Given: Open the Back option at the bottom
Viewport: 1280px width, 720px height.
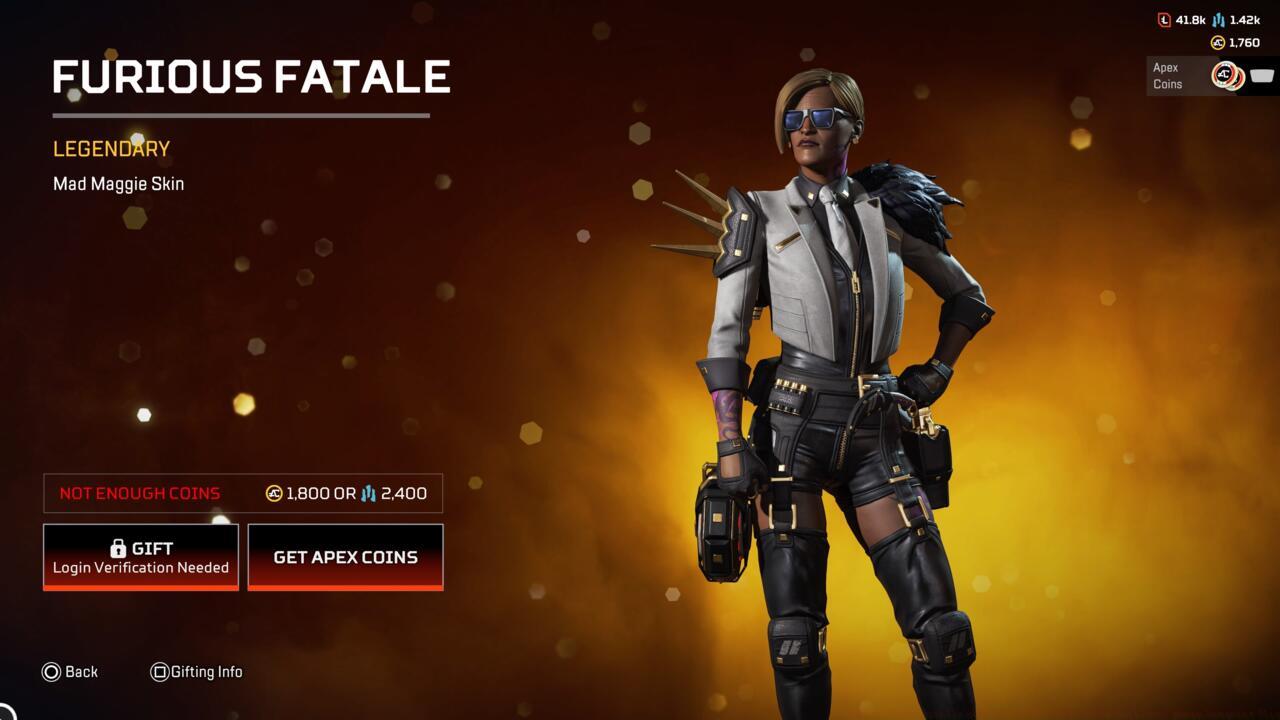Looking at the screenshot, I should point(70,671).
